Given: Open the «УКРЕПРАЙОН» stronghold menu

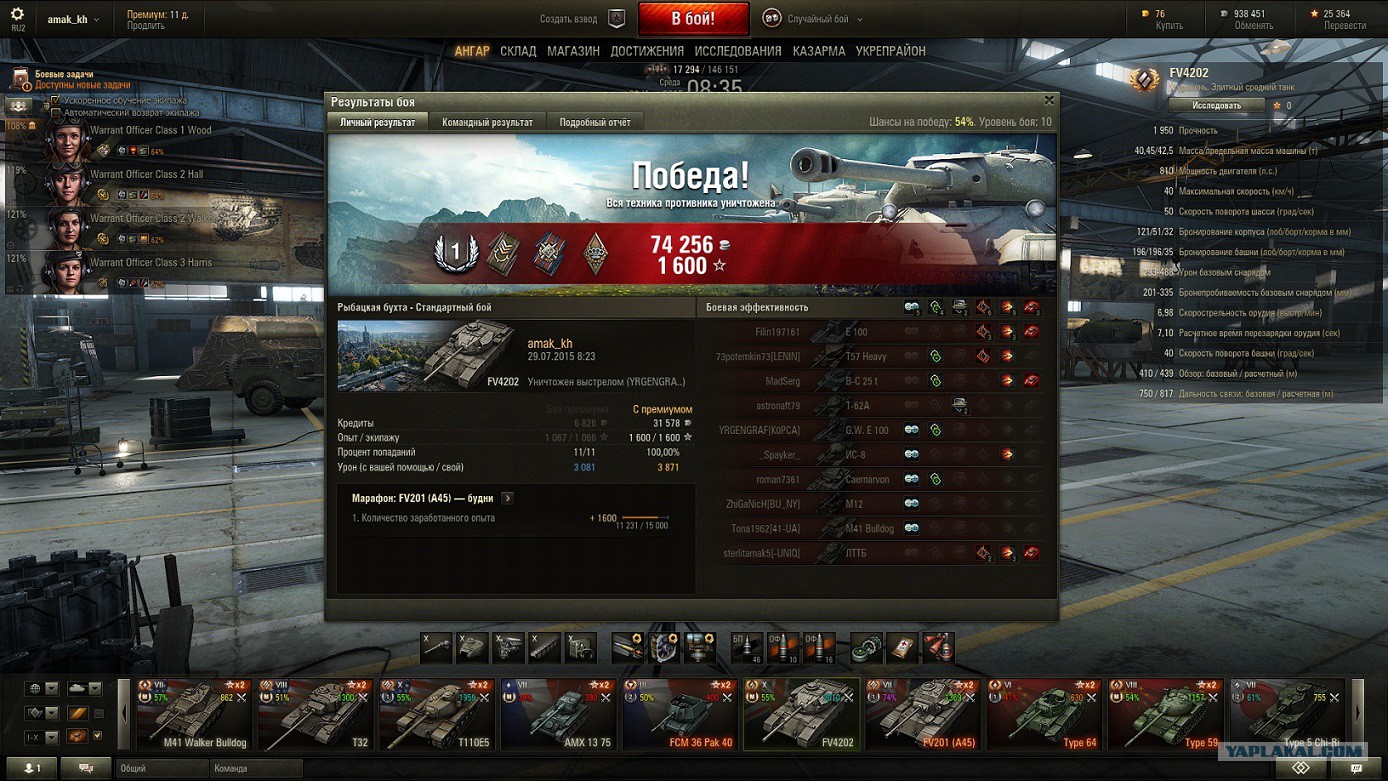Looking at the screenshot, I should [890, 51].
